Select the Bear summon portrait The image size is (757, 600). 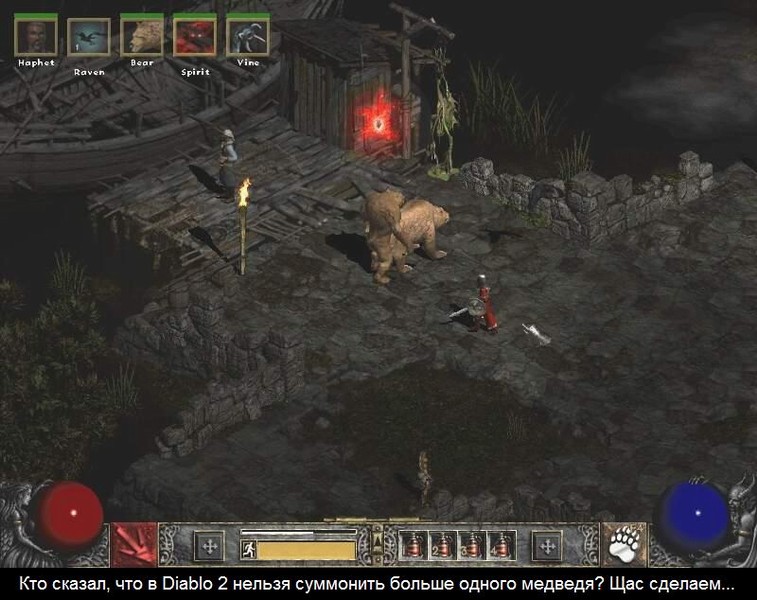(x=141, y=37)
